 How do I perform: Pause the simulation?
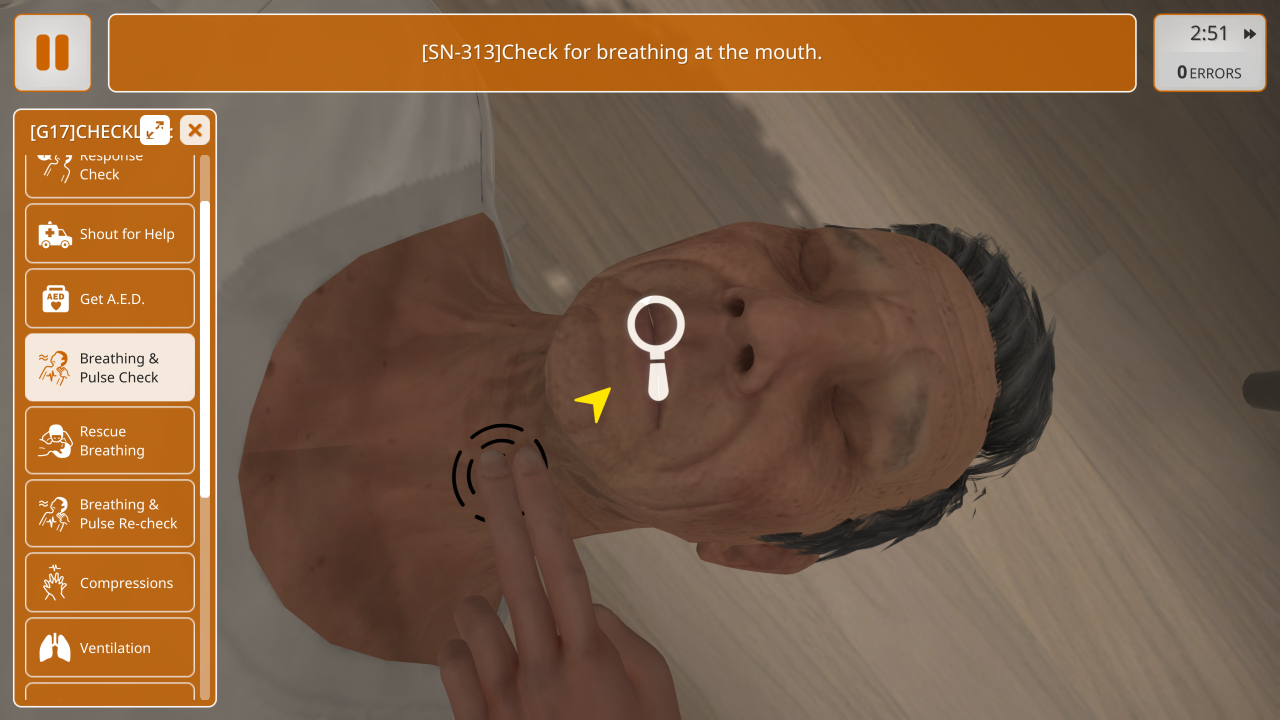pos(52,53)
